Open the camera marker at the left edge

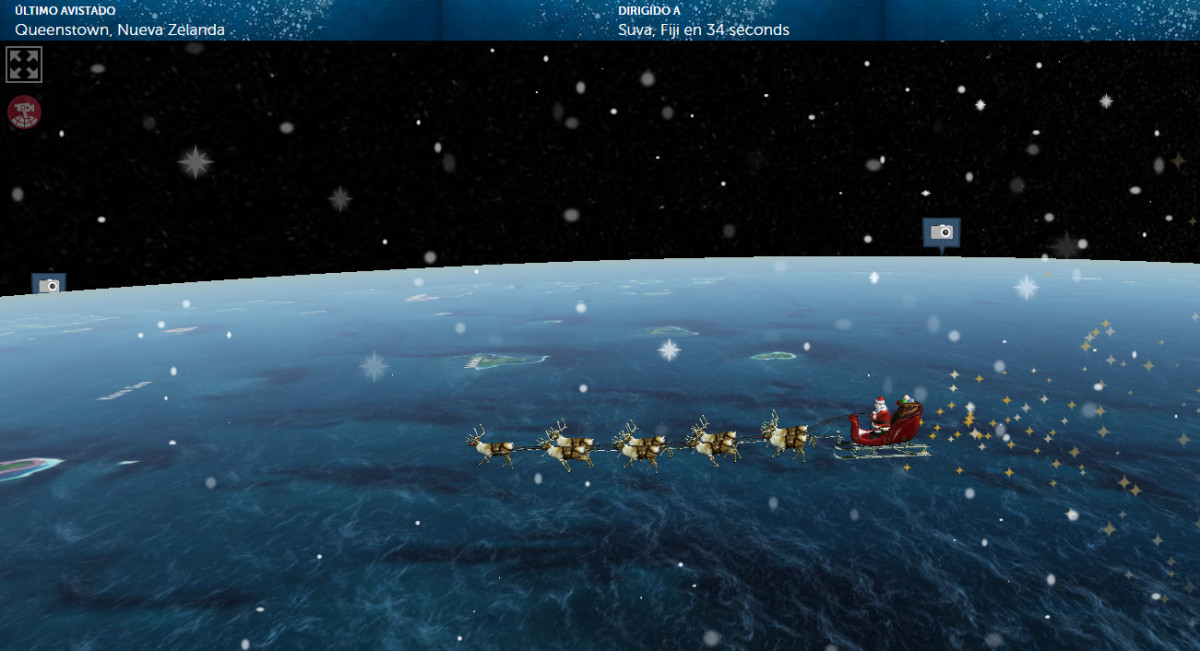coord(48,285)
